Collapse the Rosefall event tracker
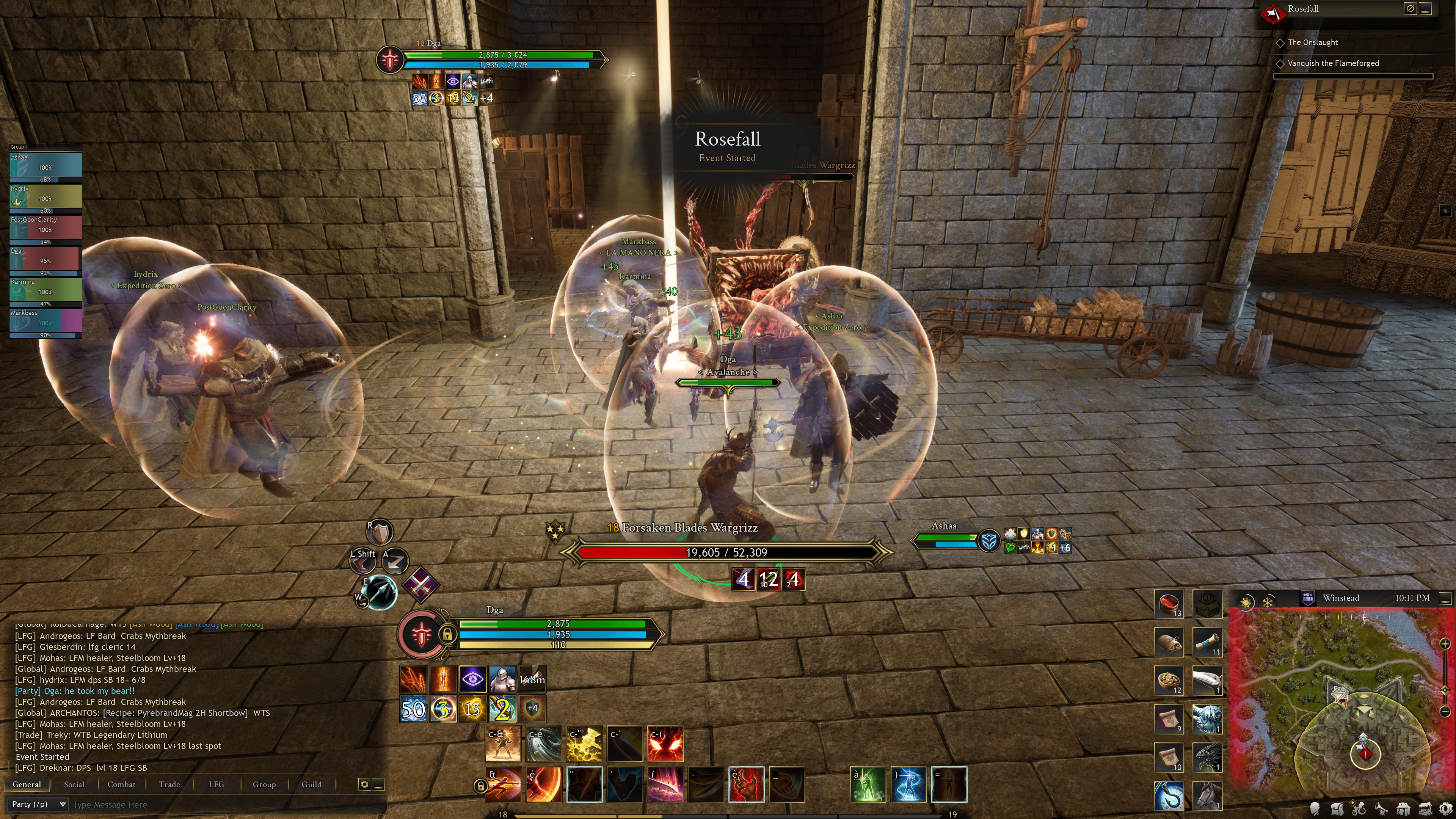The width and height of the screenshot is (1456, 819). [x=1426, y=9]
